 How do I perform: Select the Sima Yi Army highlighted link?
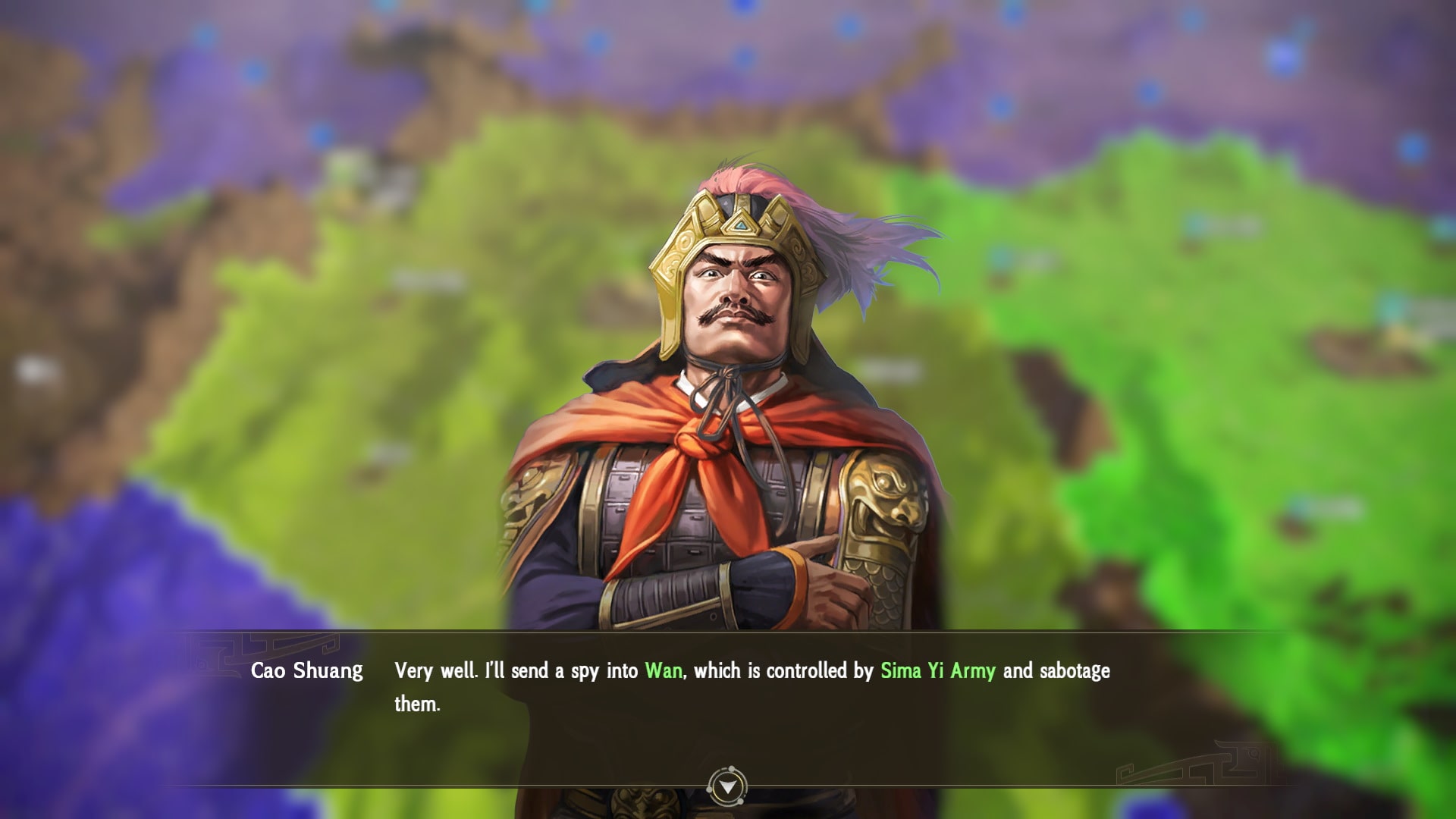click(938, 670)
